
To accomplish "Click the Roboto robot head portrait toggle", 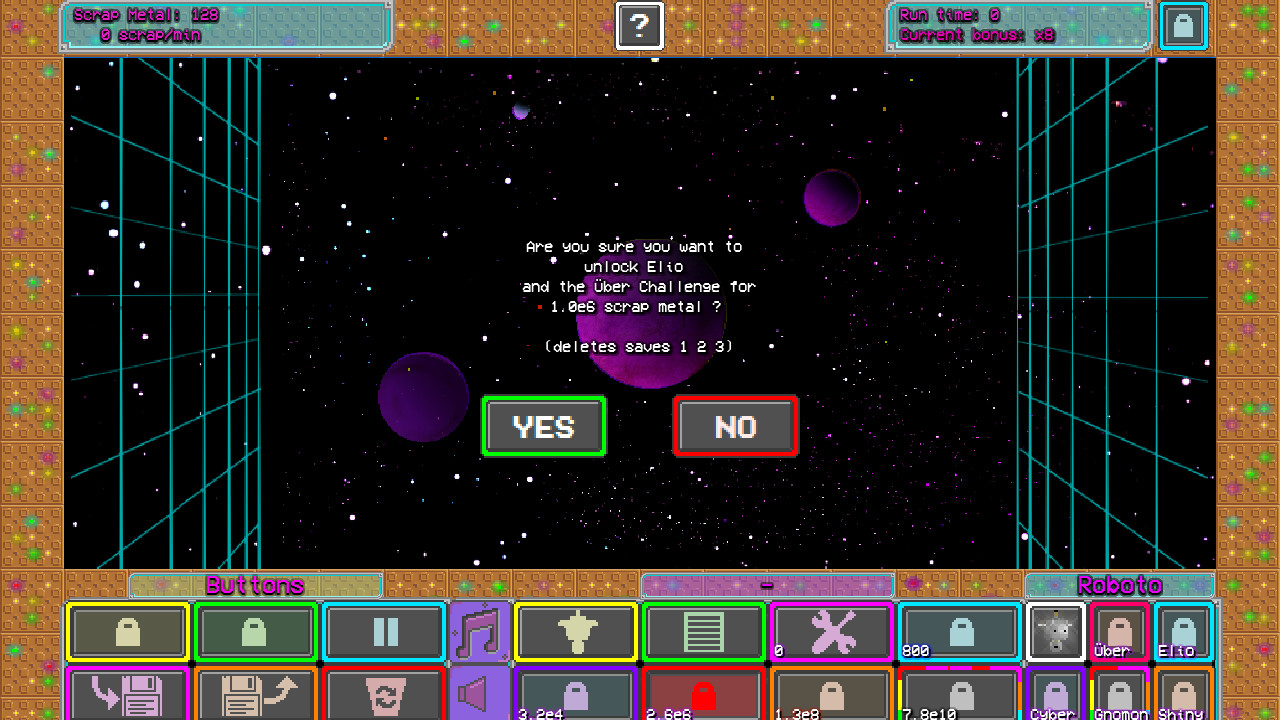I will pyautogui.click(x=1055, y=631).
